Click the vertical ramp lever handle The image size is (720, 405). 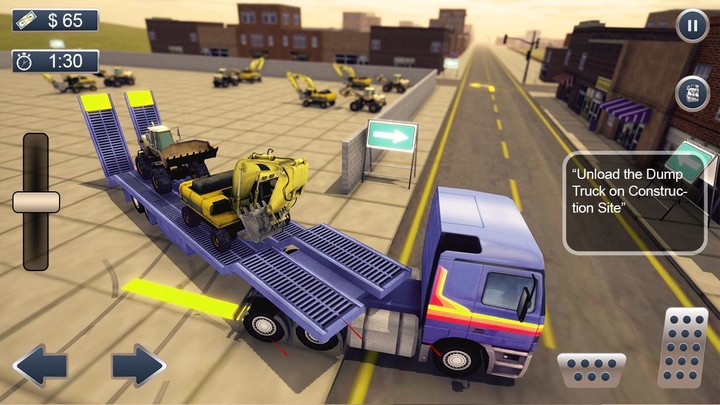tap(36, 202)
